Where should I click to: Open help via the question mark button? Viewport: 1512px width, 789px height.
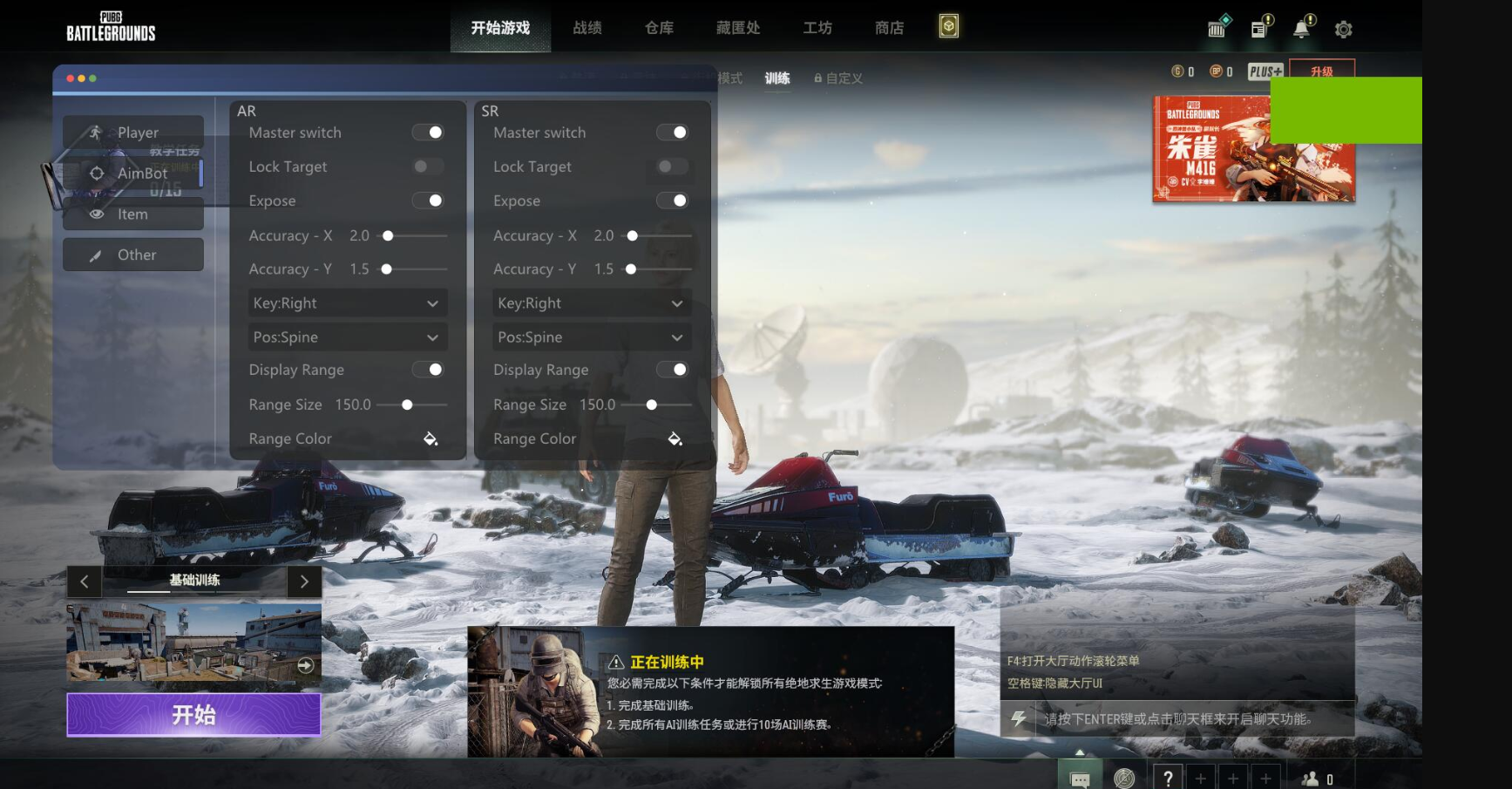(1168, 778)
